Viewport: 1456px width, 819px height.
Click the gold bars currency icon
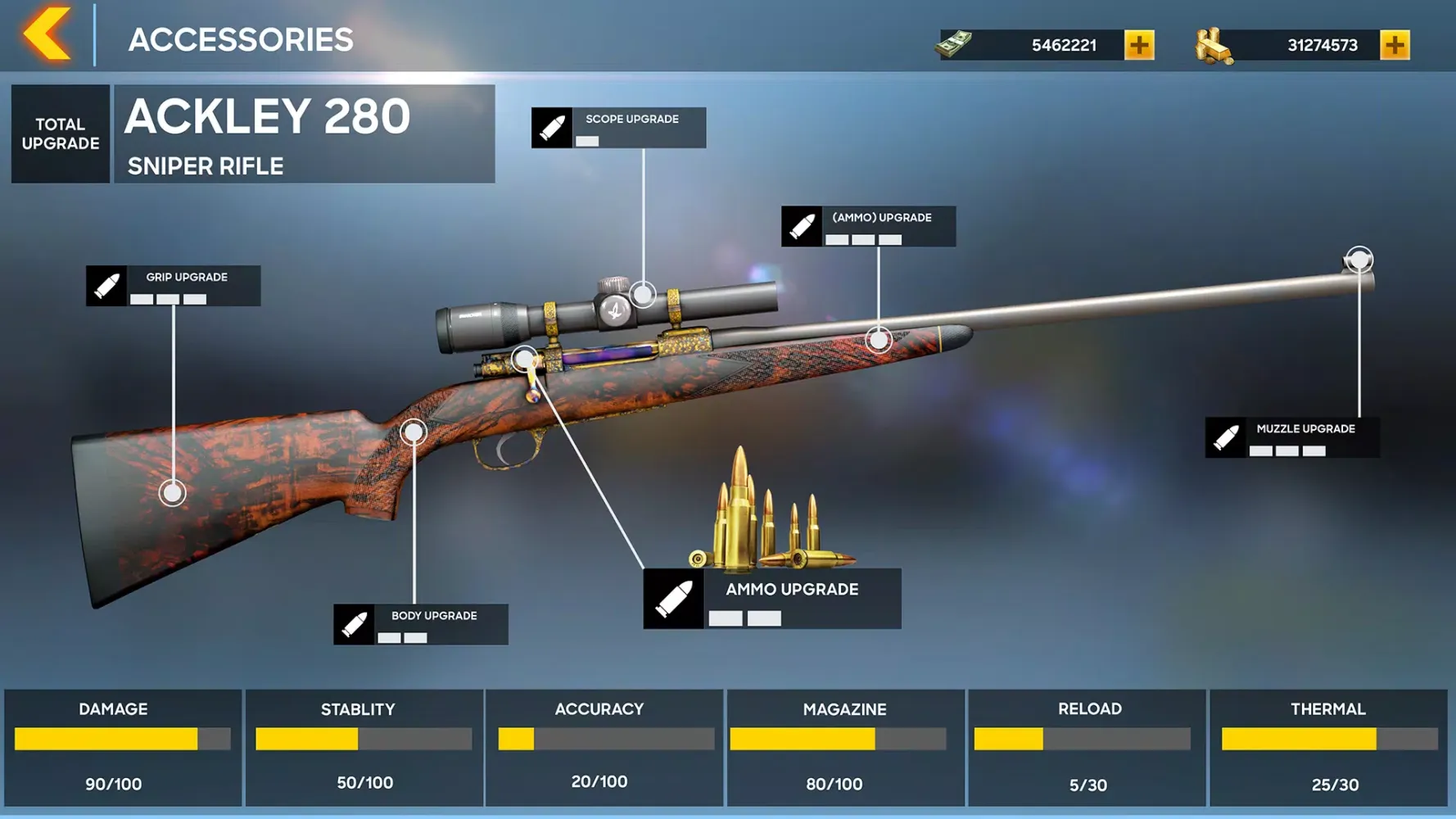pos(1215,43)
